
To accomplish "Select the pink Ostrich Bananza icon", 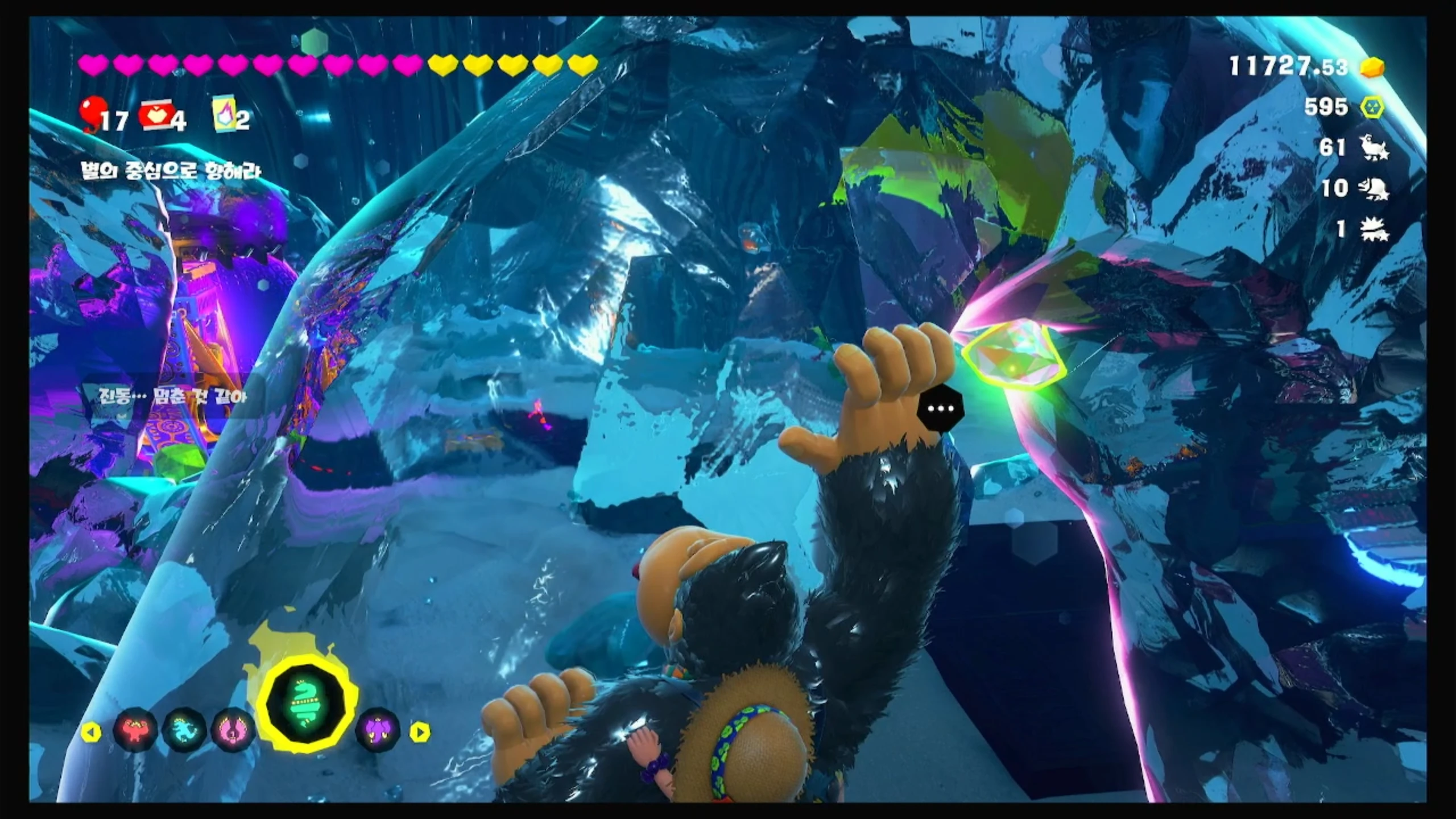I will 233,730.
